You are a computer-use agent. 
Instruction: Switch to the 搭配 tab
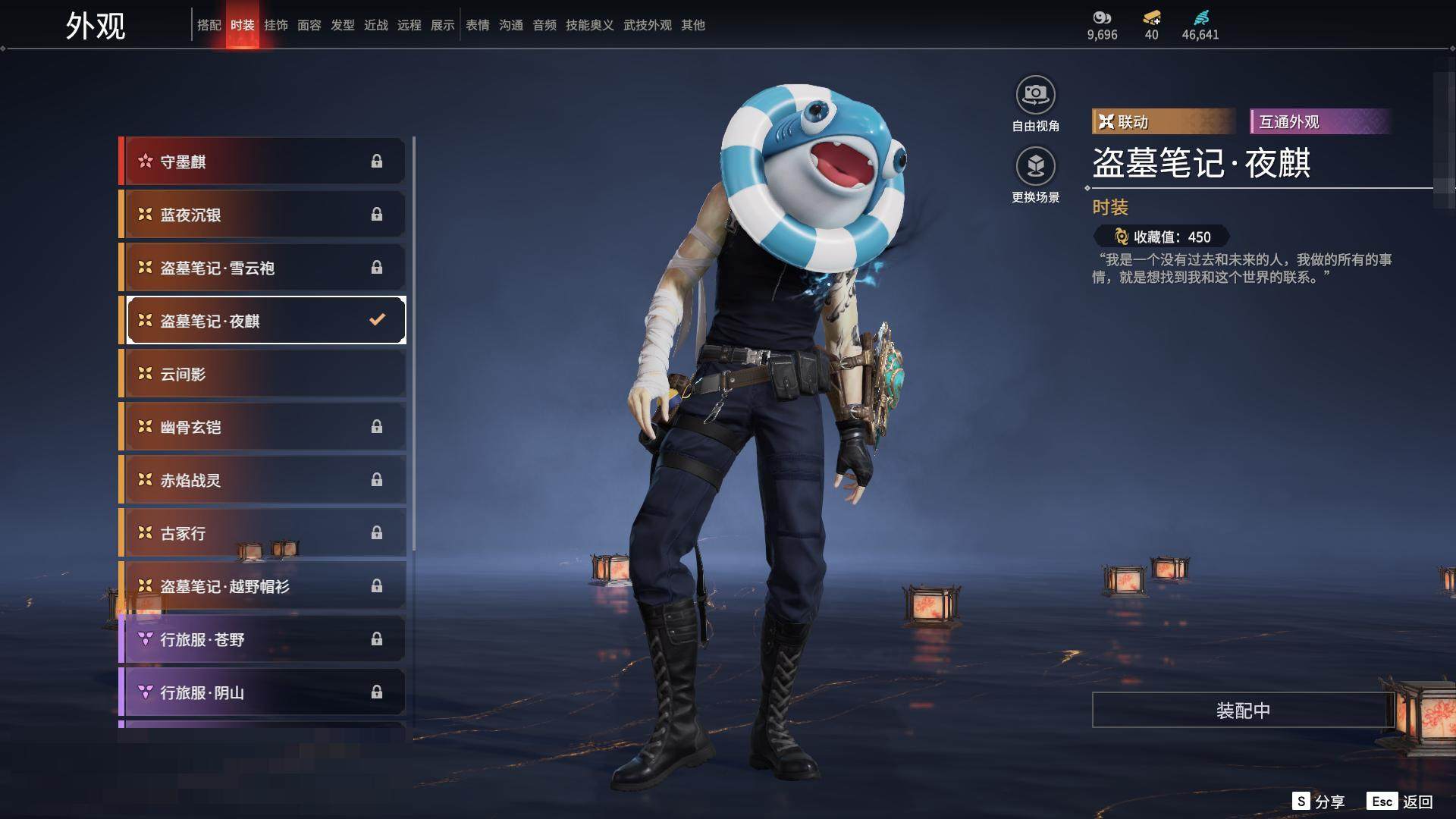[209, 25]
